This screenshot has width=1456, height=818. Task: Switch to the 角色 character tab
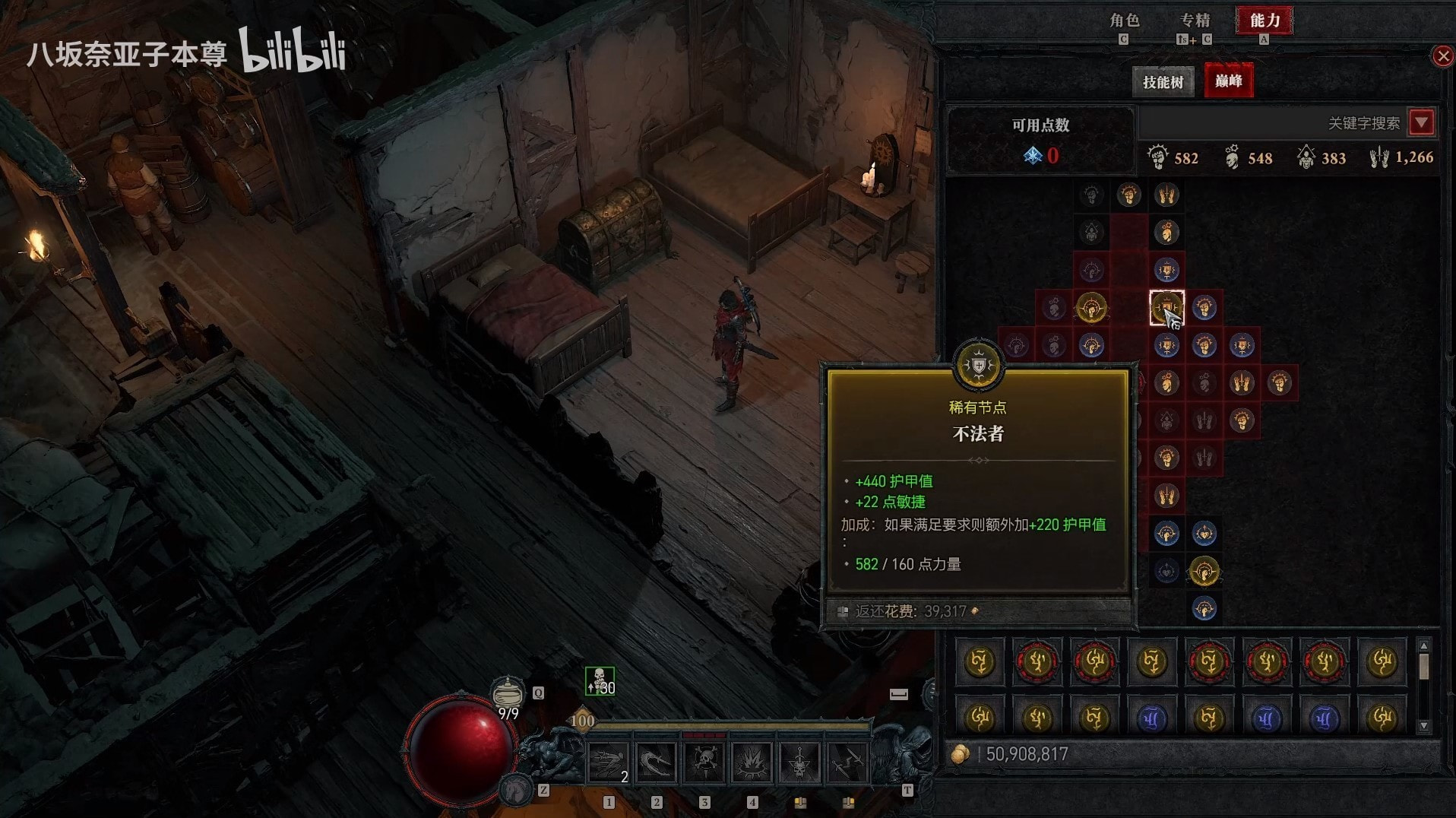pos(1124,21)
